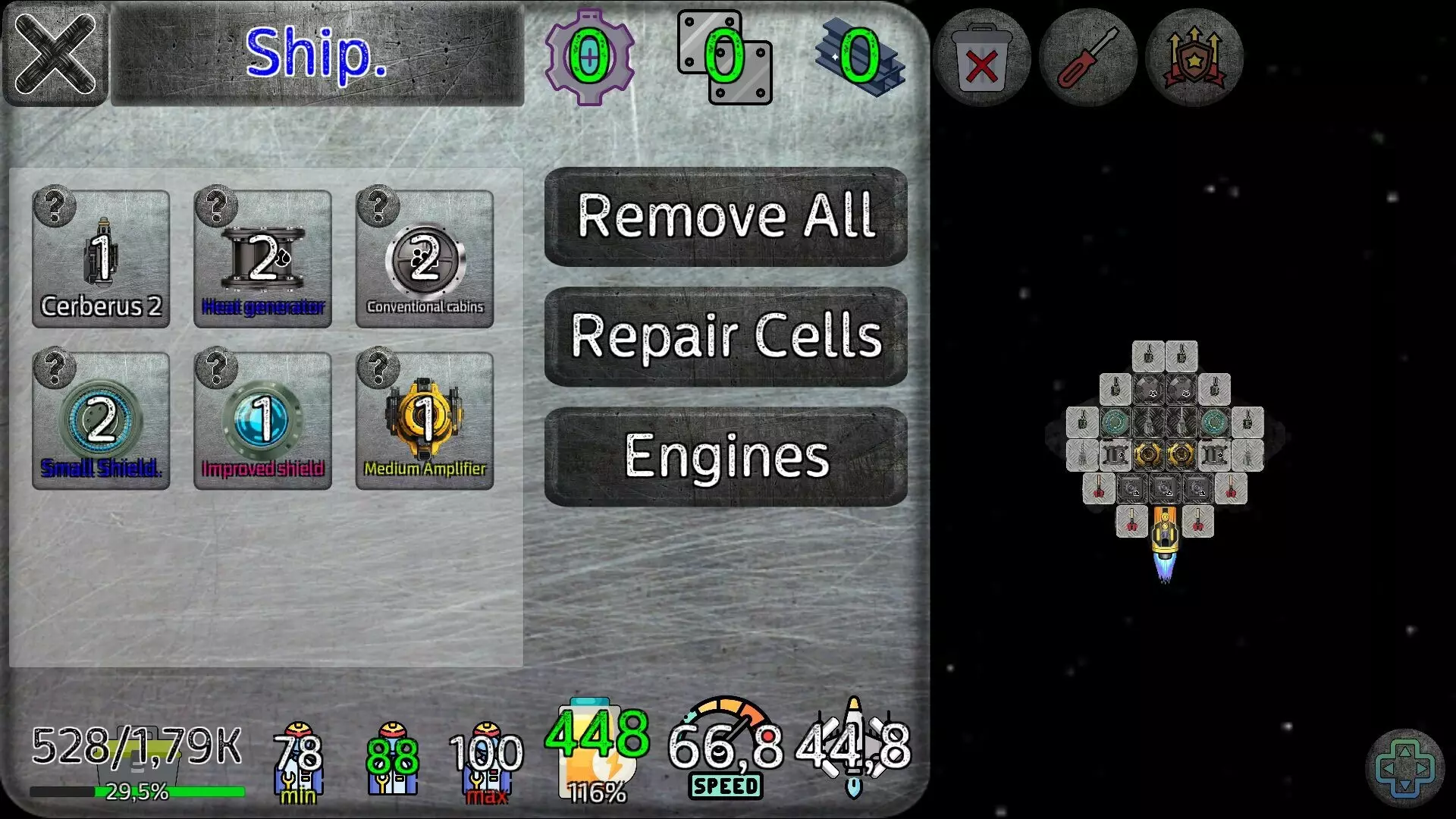This screenshot has width=1456, height=819.
Task: Choose the Improved shield item
Action: pyautogui.click(x=263, y=419)
